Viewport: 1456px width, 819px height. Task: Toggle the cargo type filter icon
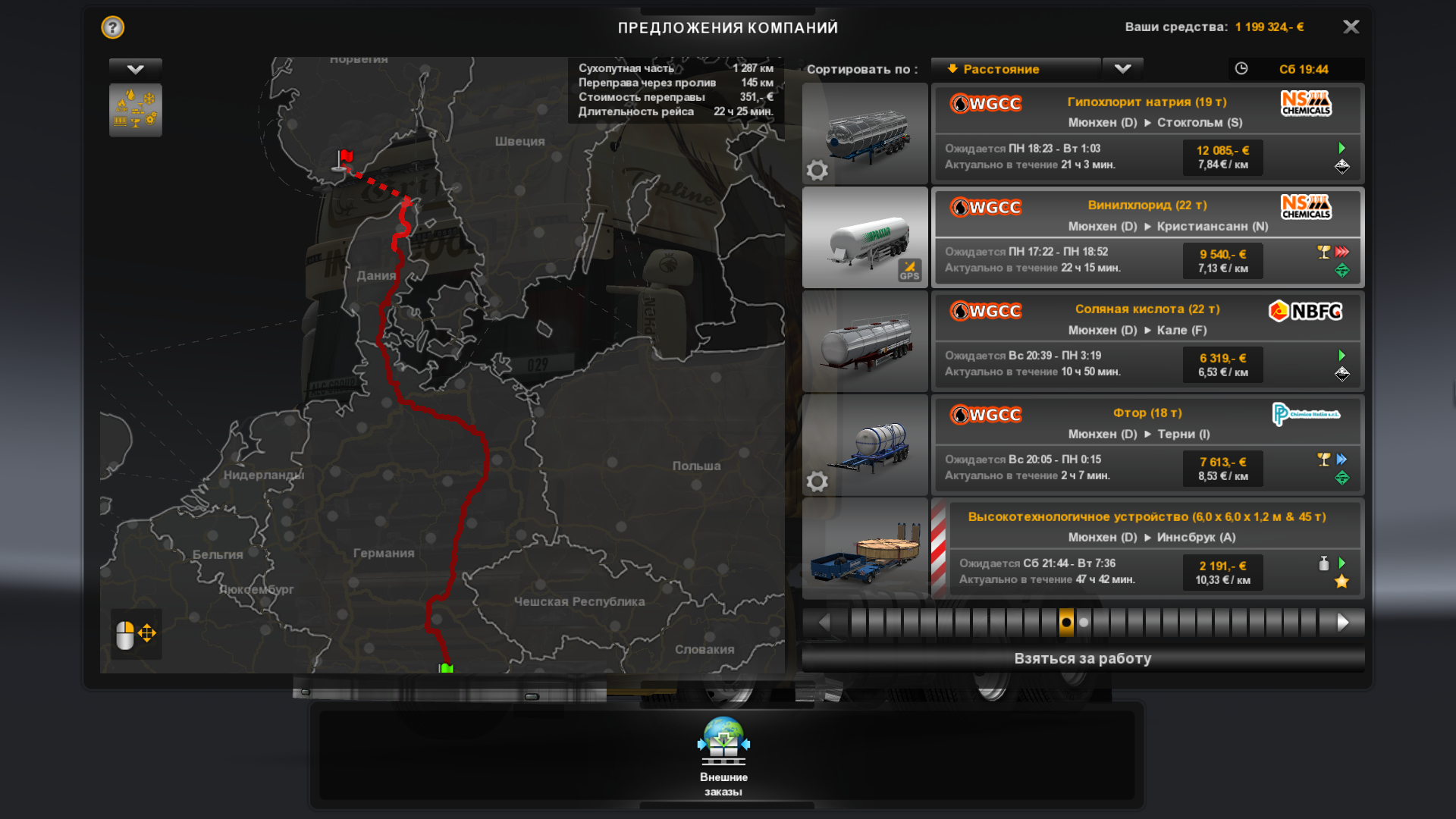(136, 110)
